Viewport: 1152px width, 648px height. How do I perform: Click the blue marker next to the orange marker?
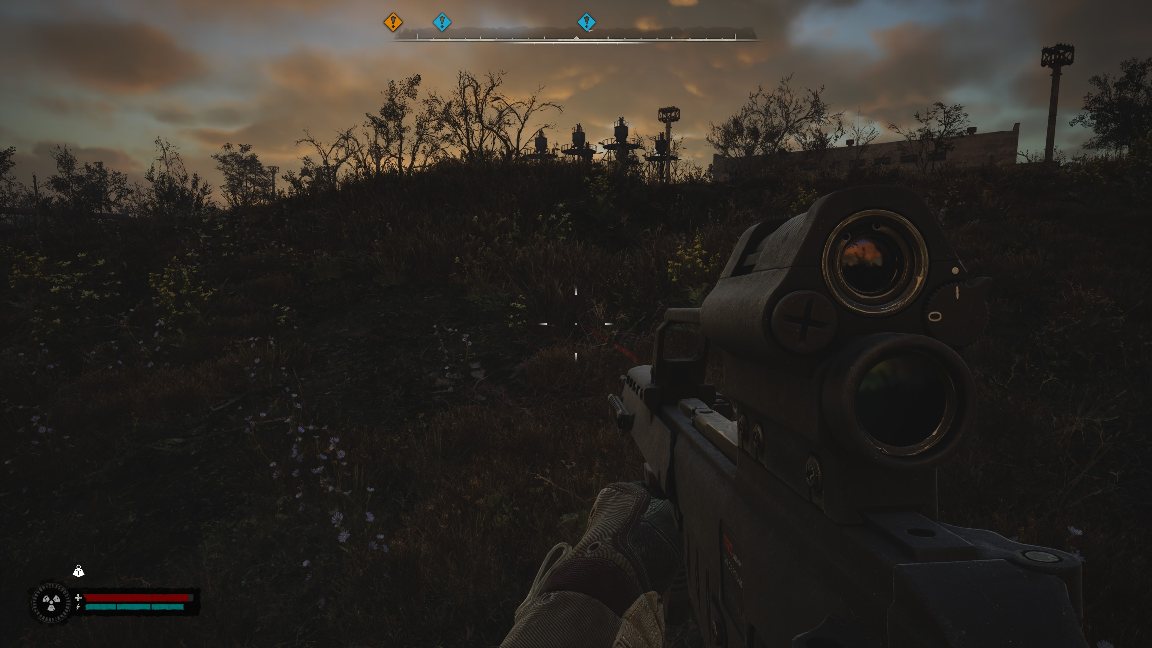click(442, 21)
